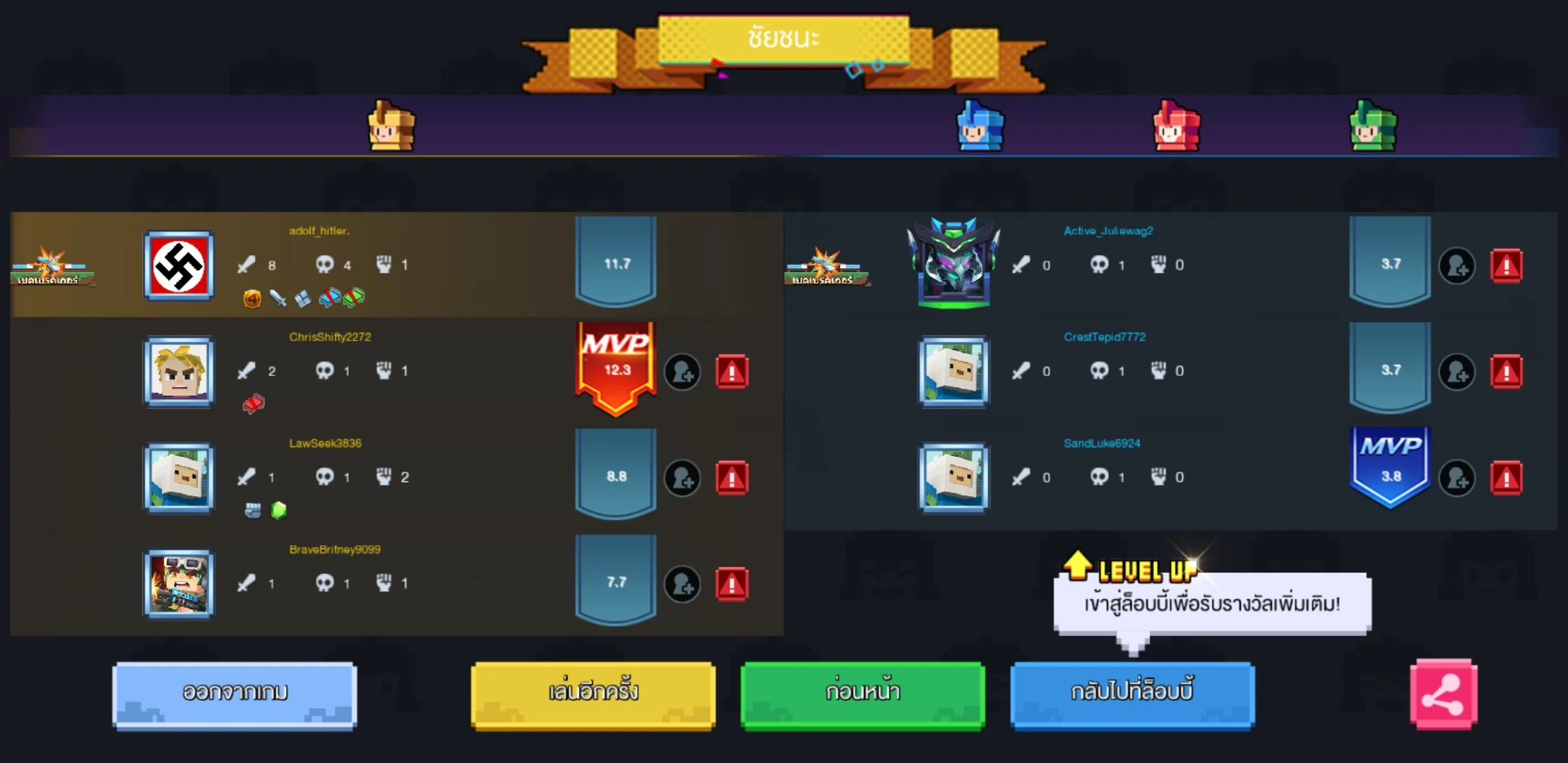Add ChrisShifty2272 as a friend
The height and width of the screenshot is (763, 1568).
pyautogui.click(x=682, y=371)
